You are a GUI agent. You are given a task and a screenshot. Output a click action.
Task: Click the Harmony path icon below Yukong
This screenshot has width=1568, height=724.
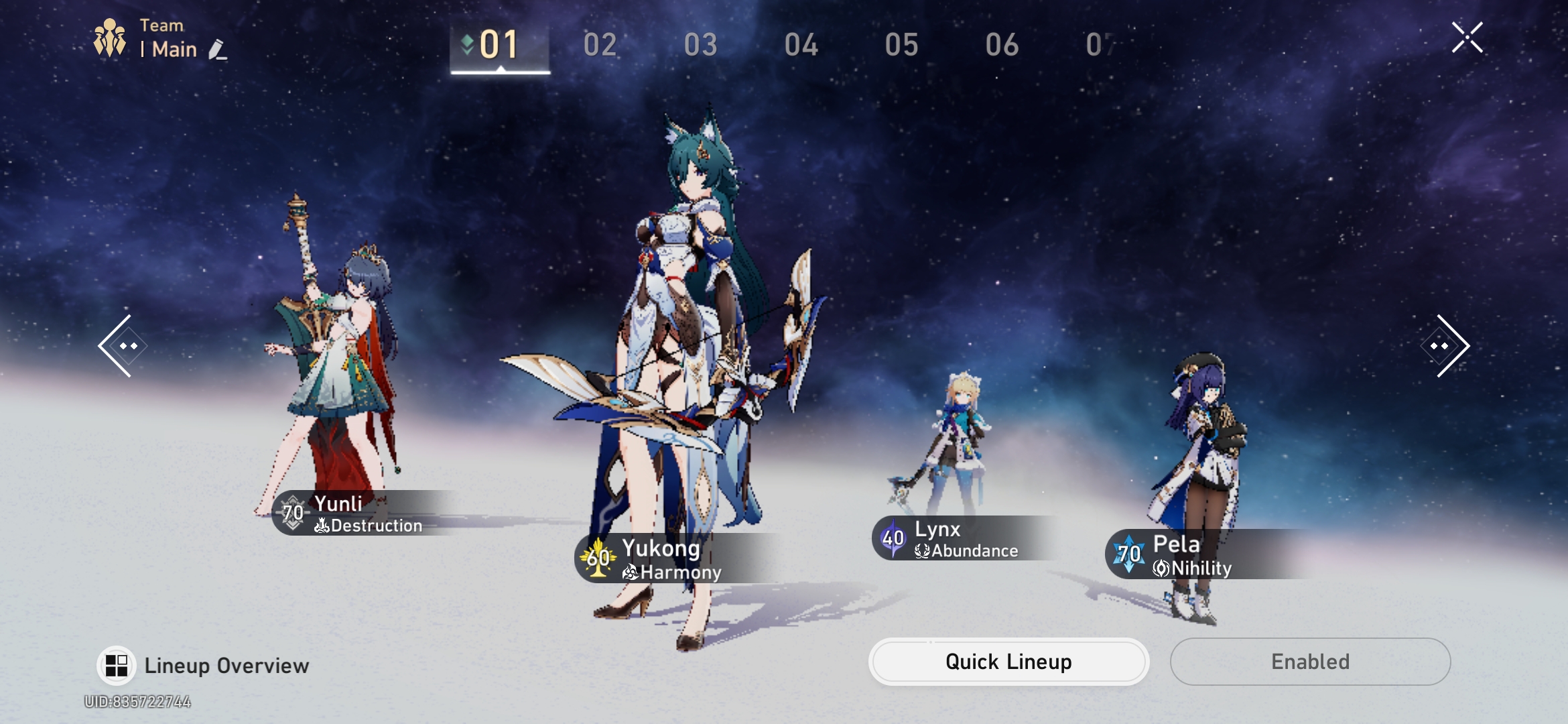click(x=629, y=573)
